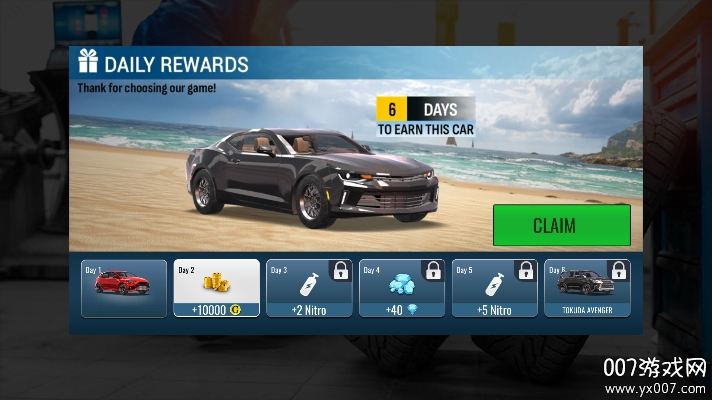
Task: Open the Day 6 Tokuda Avenger reward
Action: coord(587,288)
